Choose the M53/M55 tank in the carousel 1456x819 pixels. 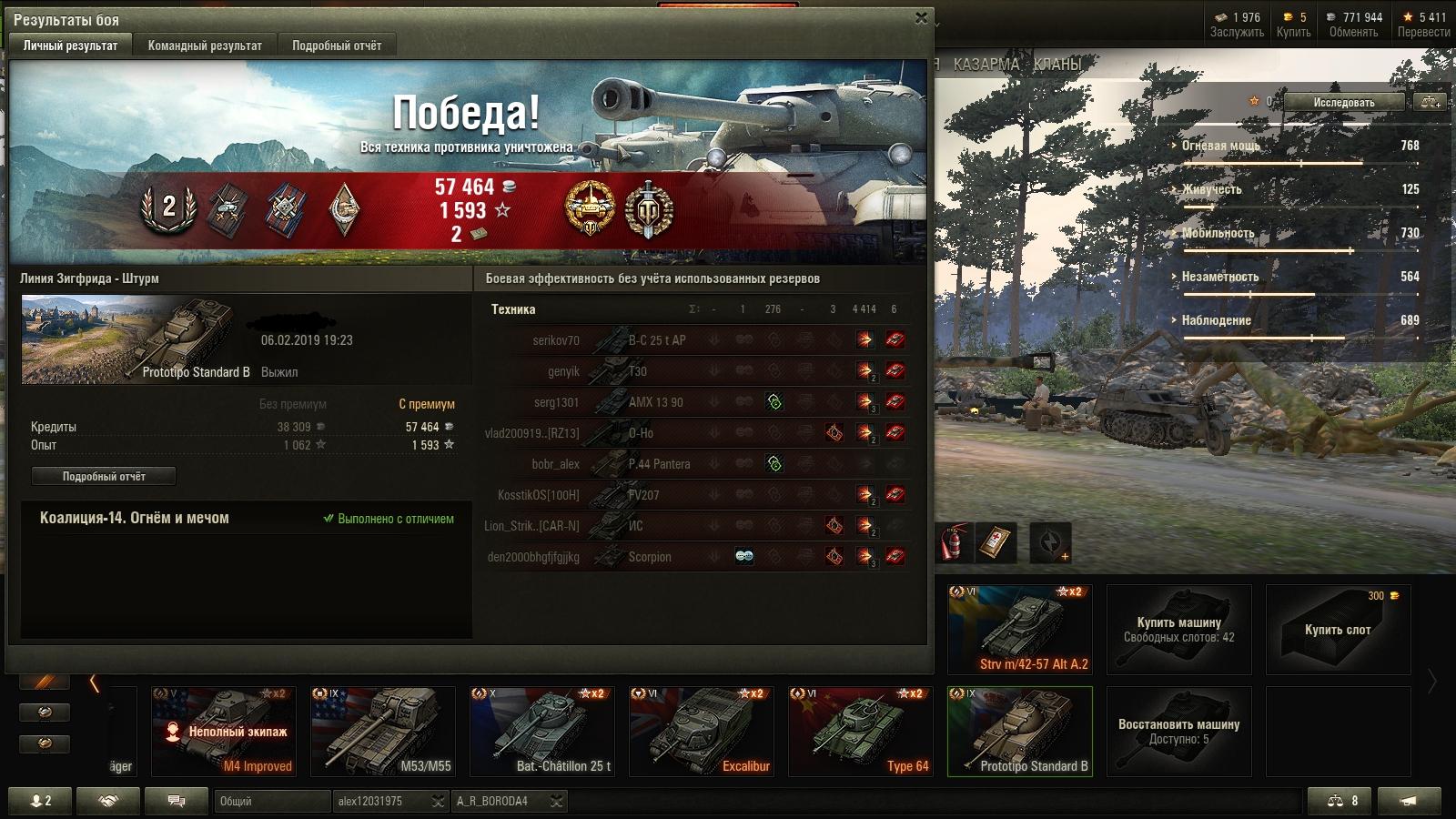[382, 731]
